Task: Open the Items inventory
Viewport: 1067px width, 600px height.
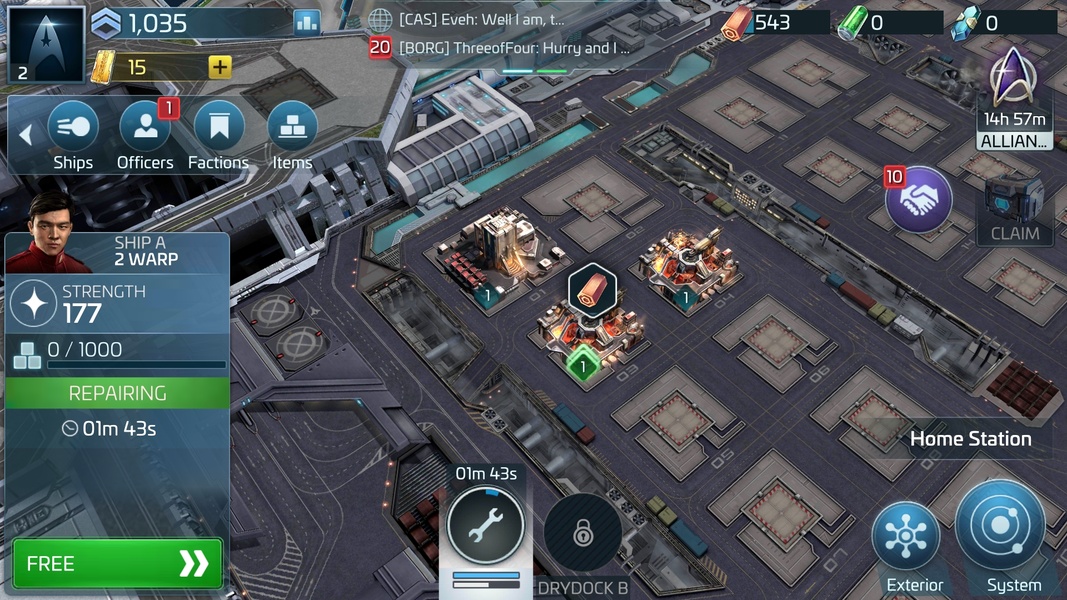Action: [292, 128]
